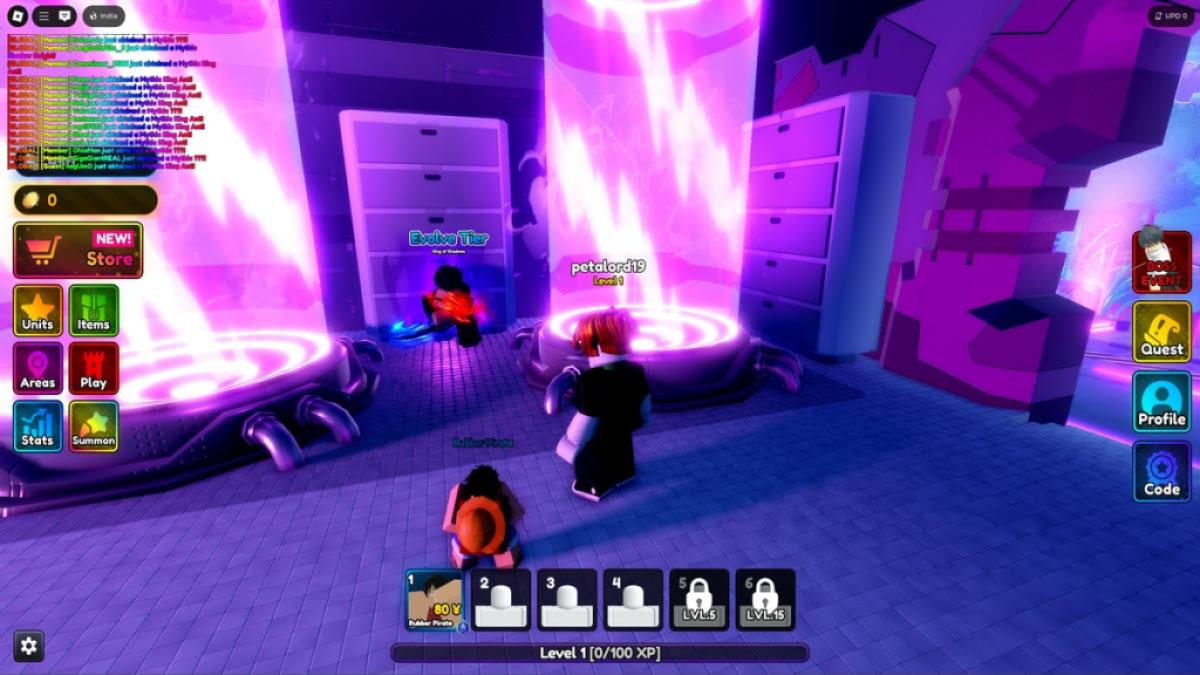Open the Code redemption menu
The height and width of the screenshot is (675, 1200).
[1161, 472]
